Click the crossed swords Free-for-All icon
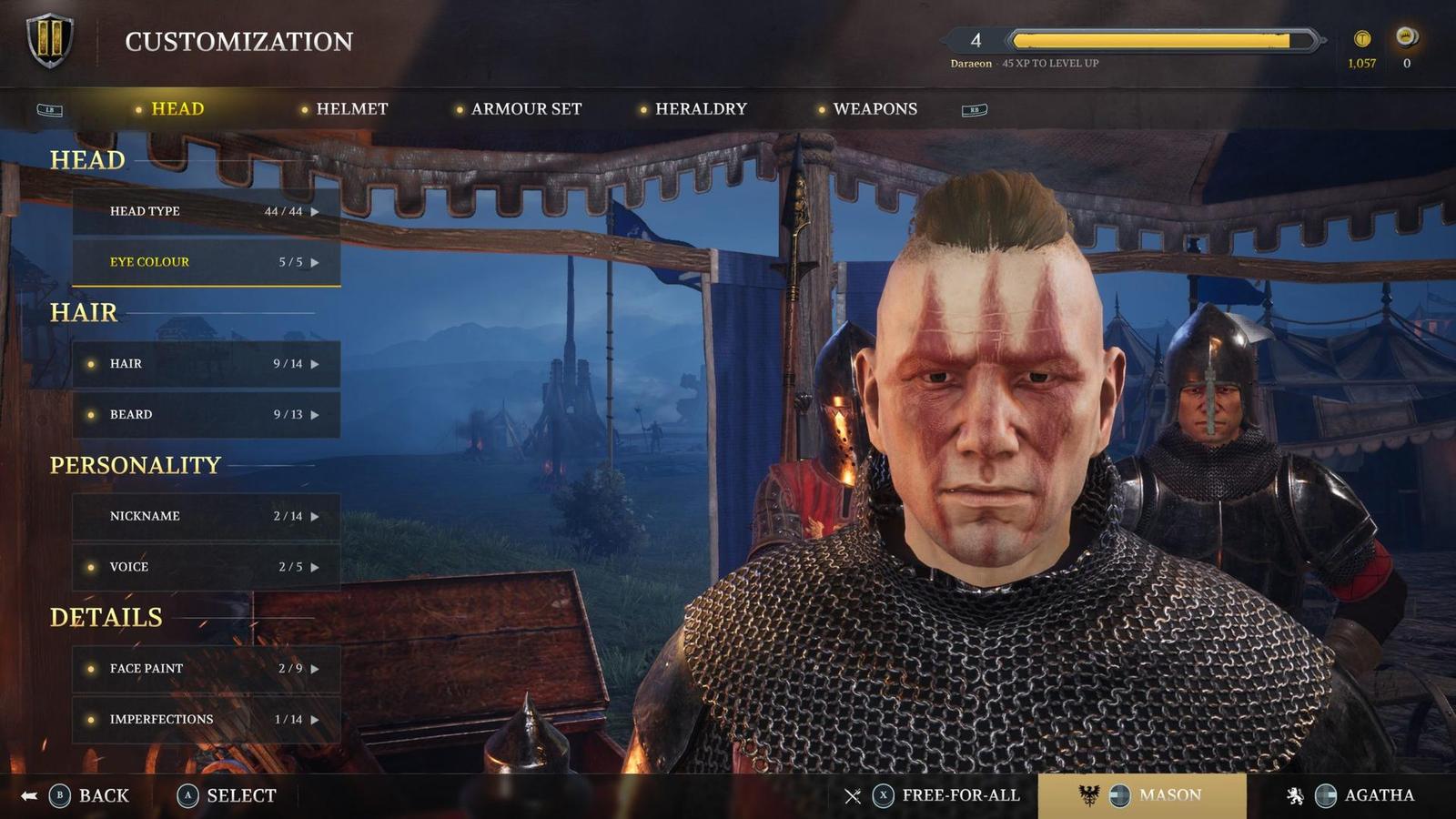This screenshot has height=819, width=1456. tap(854, 794)
